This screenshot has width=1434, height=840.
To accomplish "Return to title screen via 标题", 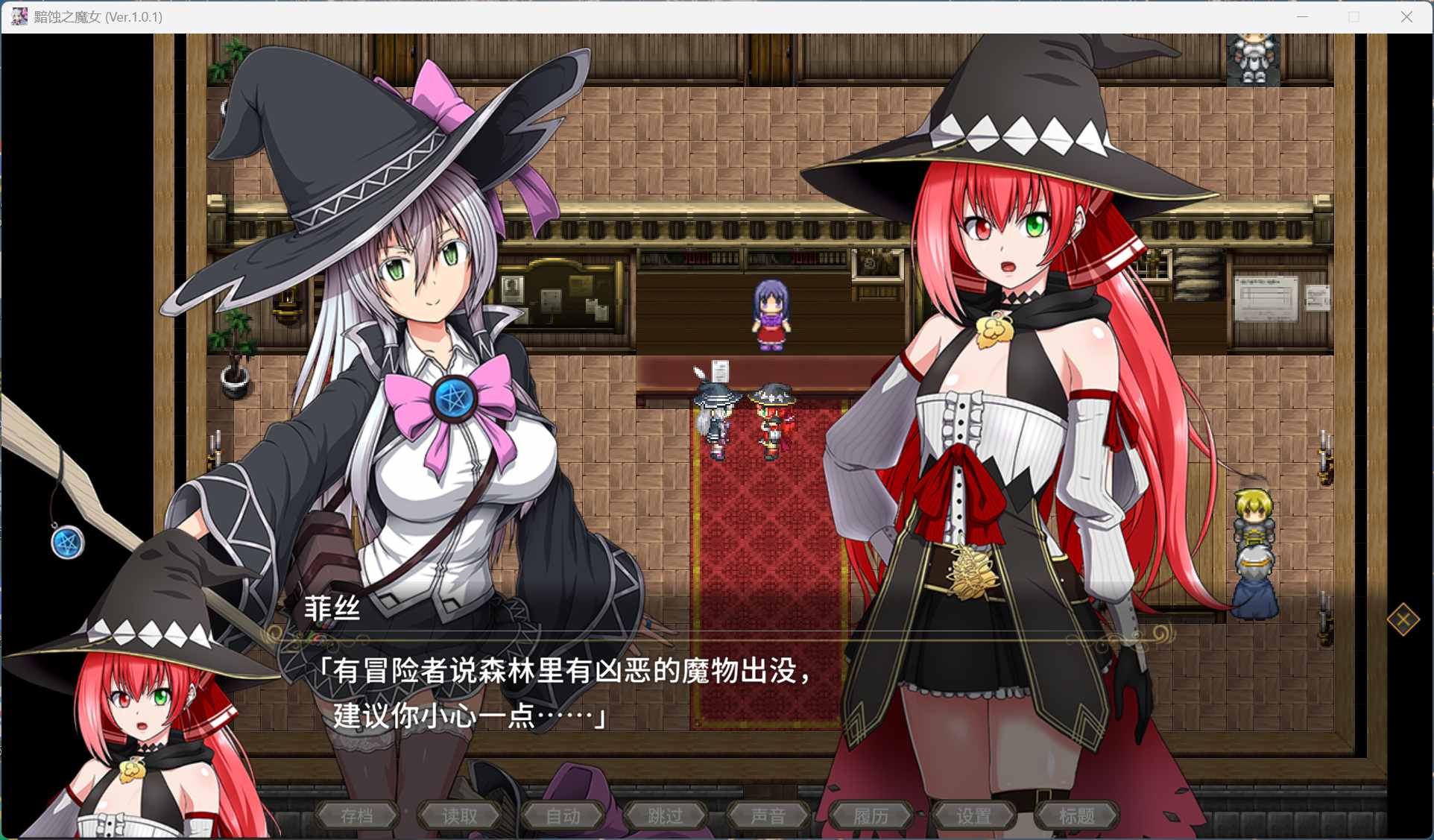I will pyautogui.click(x=1078, y=815).
